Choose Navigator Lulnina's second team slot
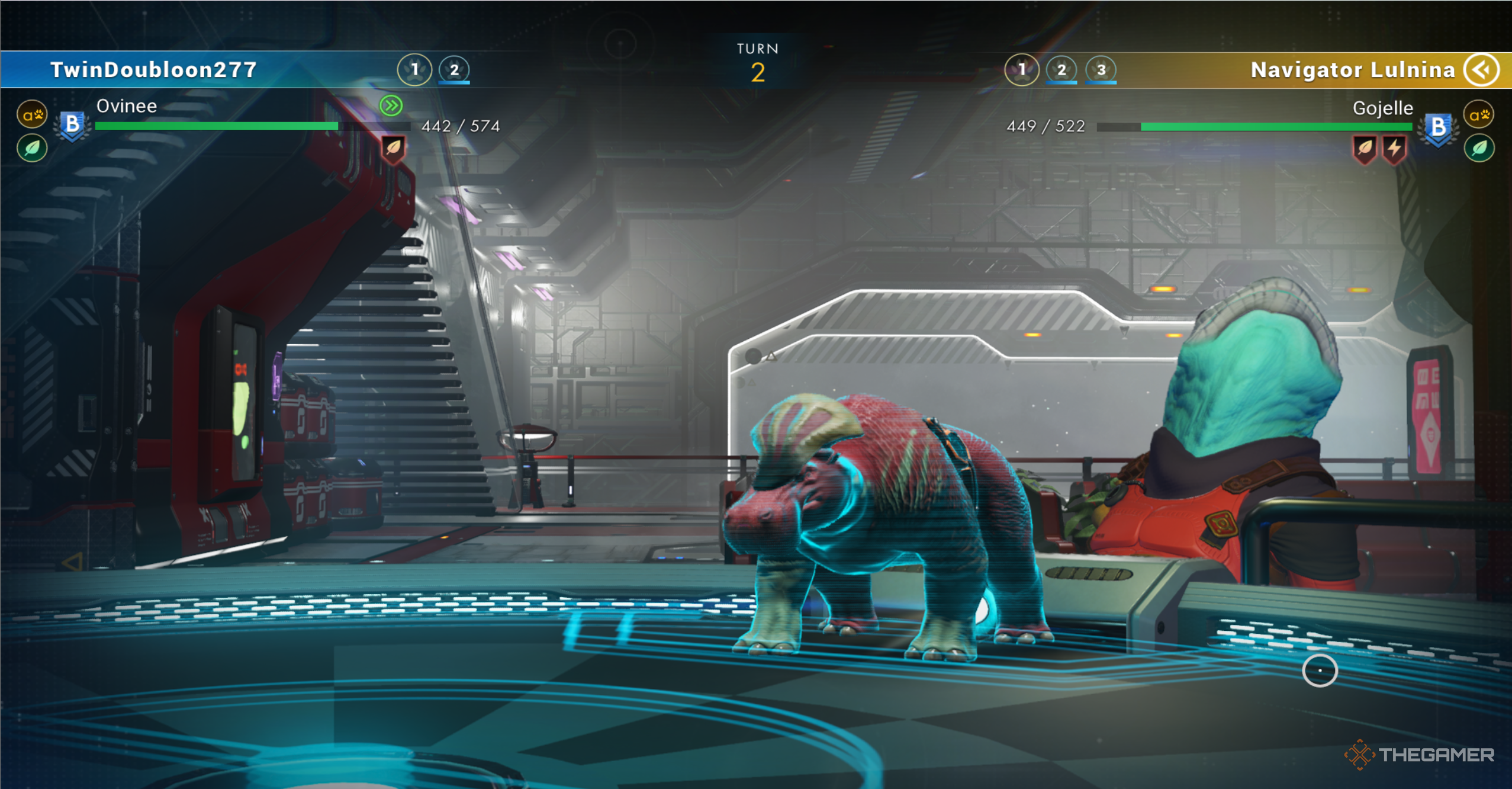The width and height of the screenshot is (1512, 789). pyautogui.click(x=1061, y=70)
